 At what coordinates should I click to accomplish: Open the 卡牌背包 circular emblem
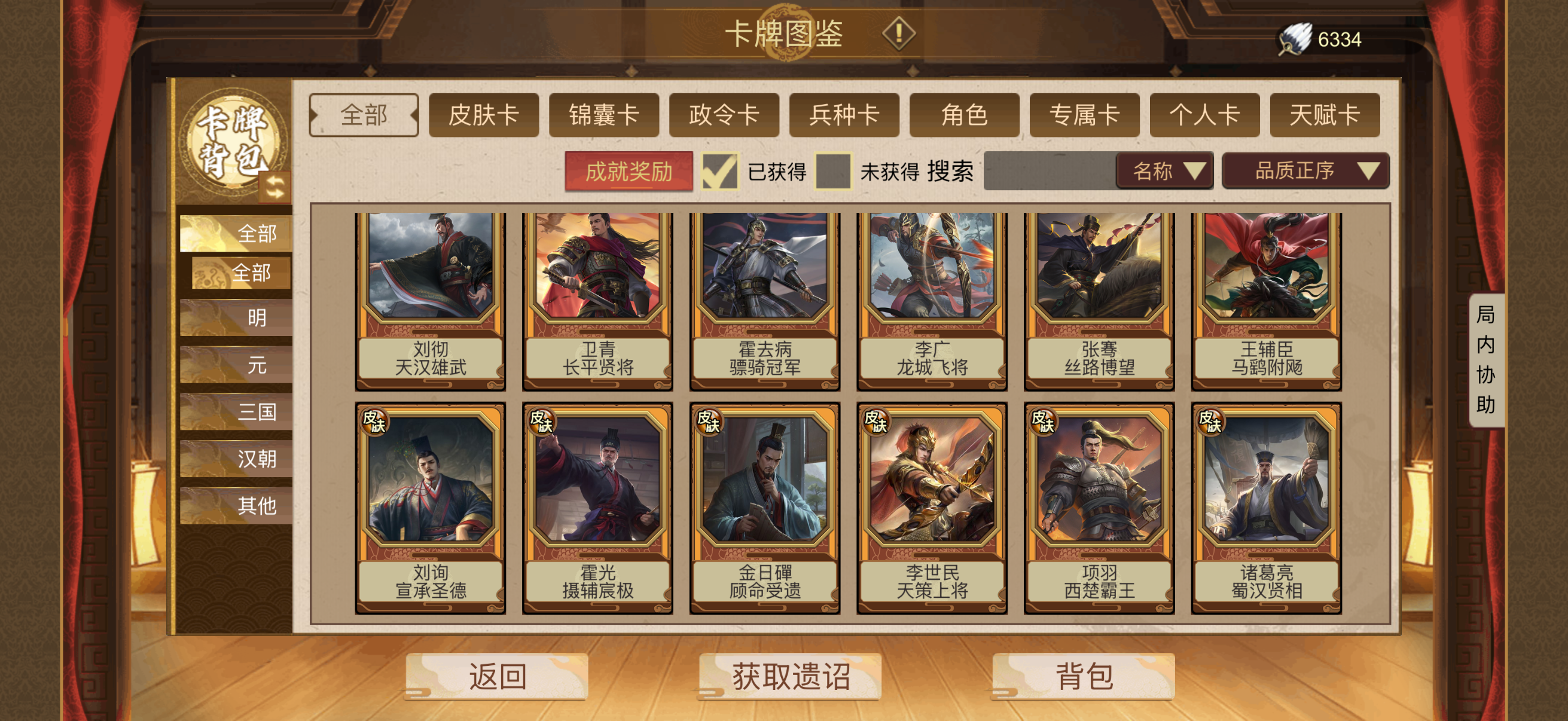tap(235, 138)
